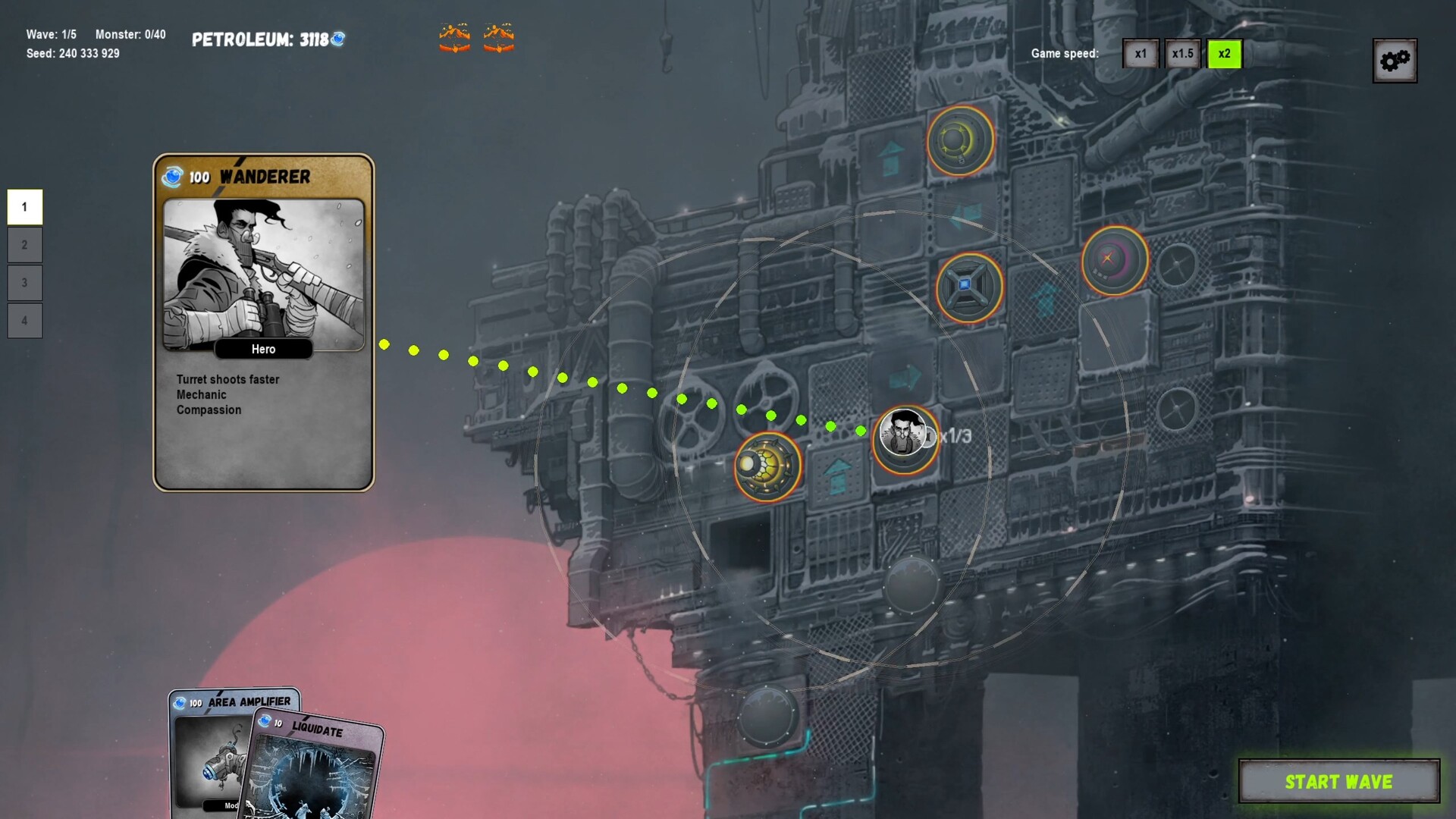Start the next wave
1456x819 pixels.
pyautogui.click(x=1338, y=781)
